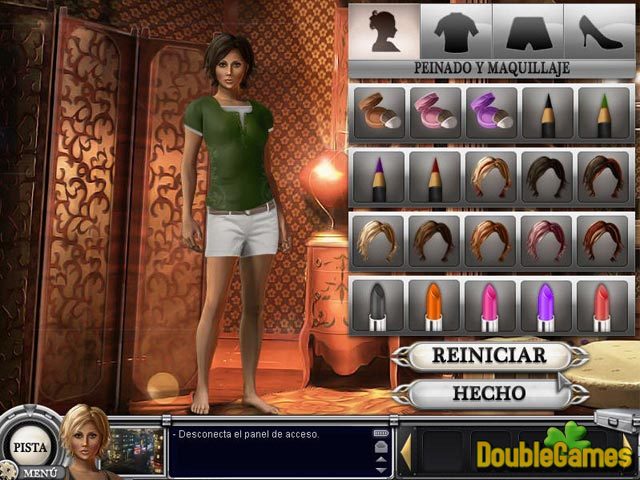Select the left inventory arrow
The image size is (640, 480).
(407, 451)
